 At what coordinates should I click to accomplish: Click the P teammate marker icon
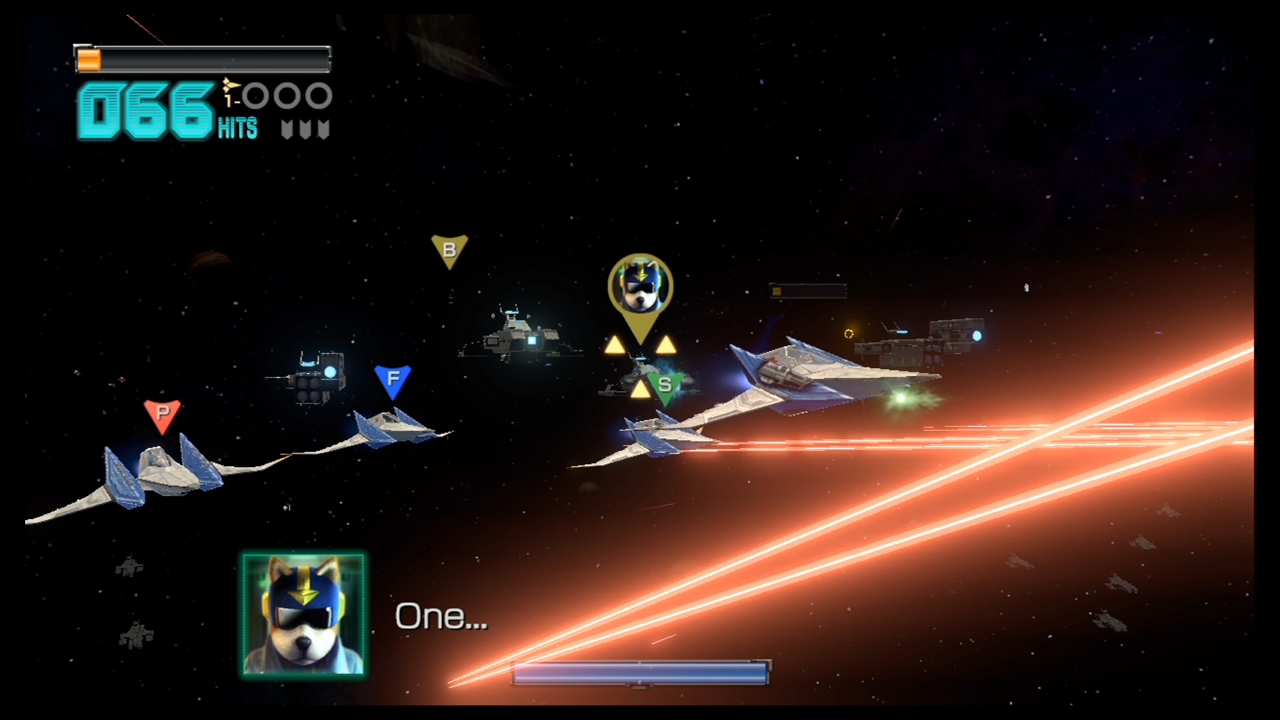161,415
